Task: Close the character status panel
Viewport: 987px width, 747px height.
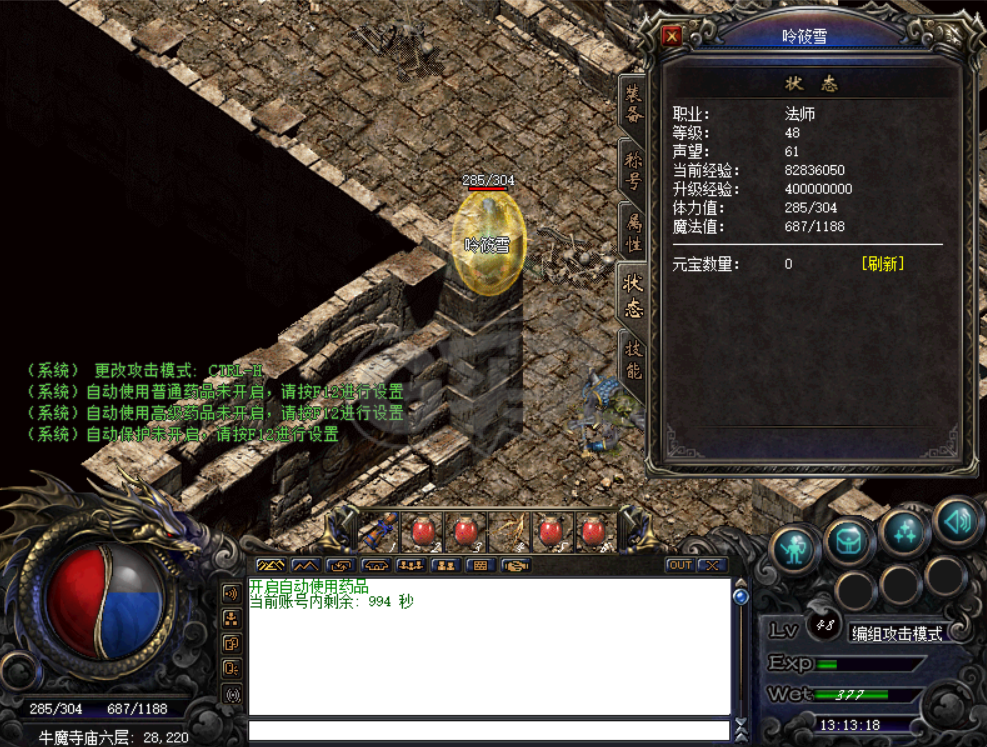Action: pos(672,37)
